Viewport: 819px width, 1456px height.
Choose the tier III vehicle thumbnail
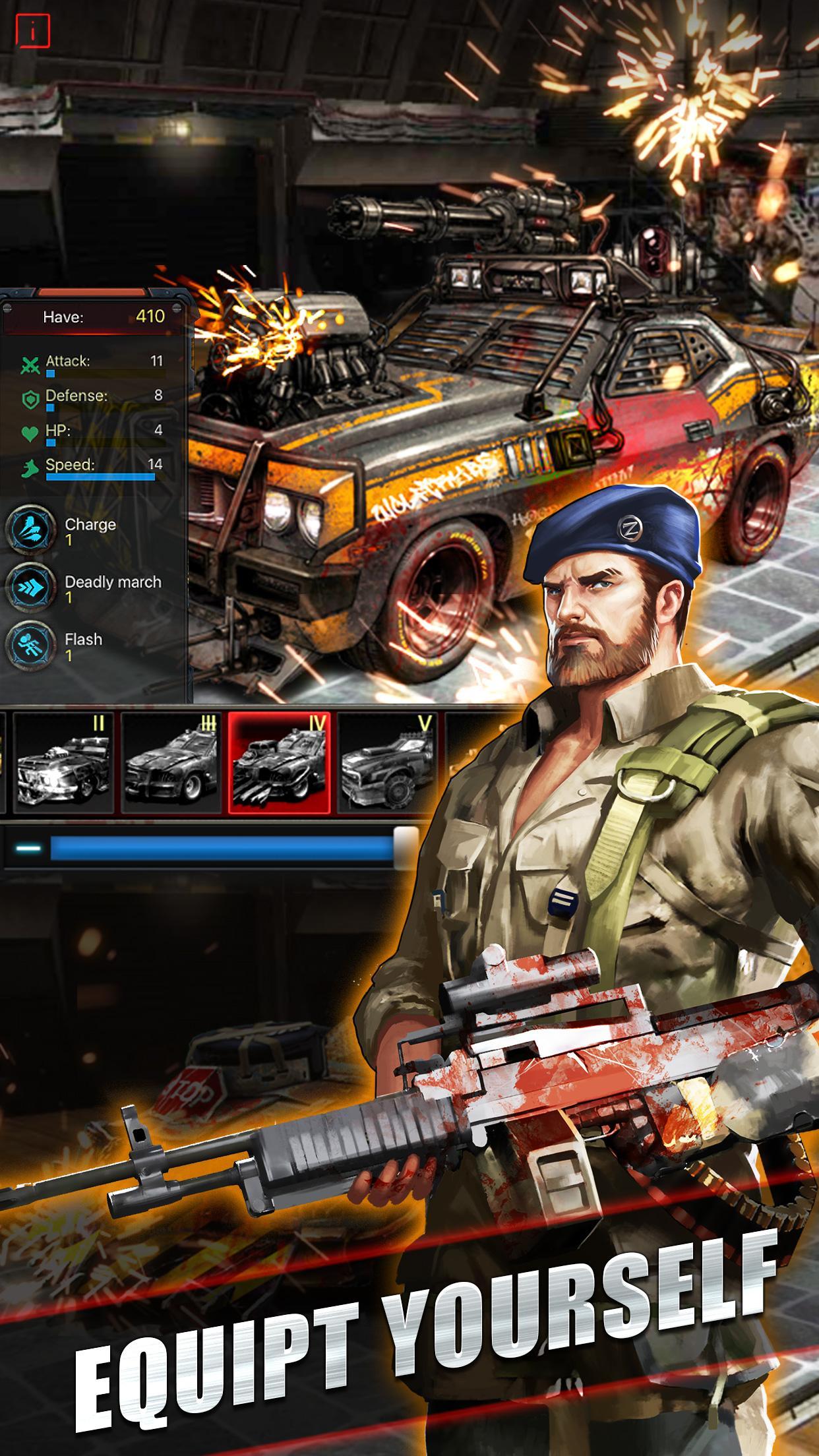171,762
